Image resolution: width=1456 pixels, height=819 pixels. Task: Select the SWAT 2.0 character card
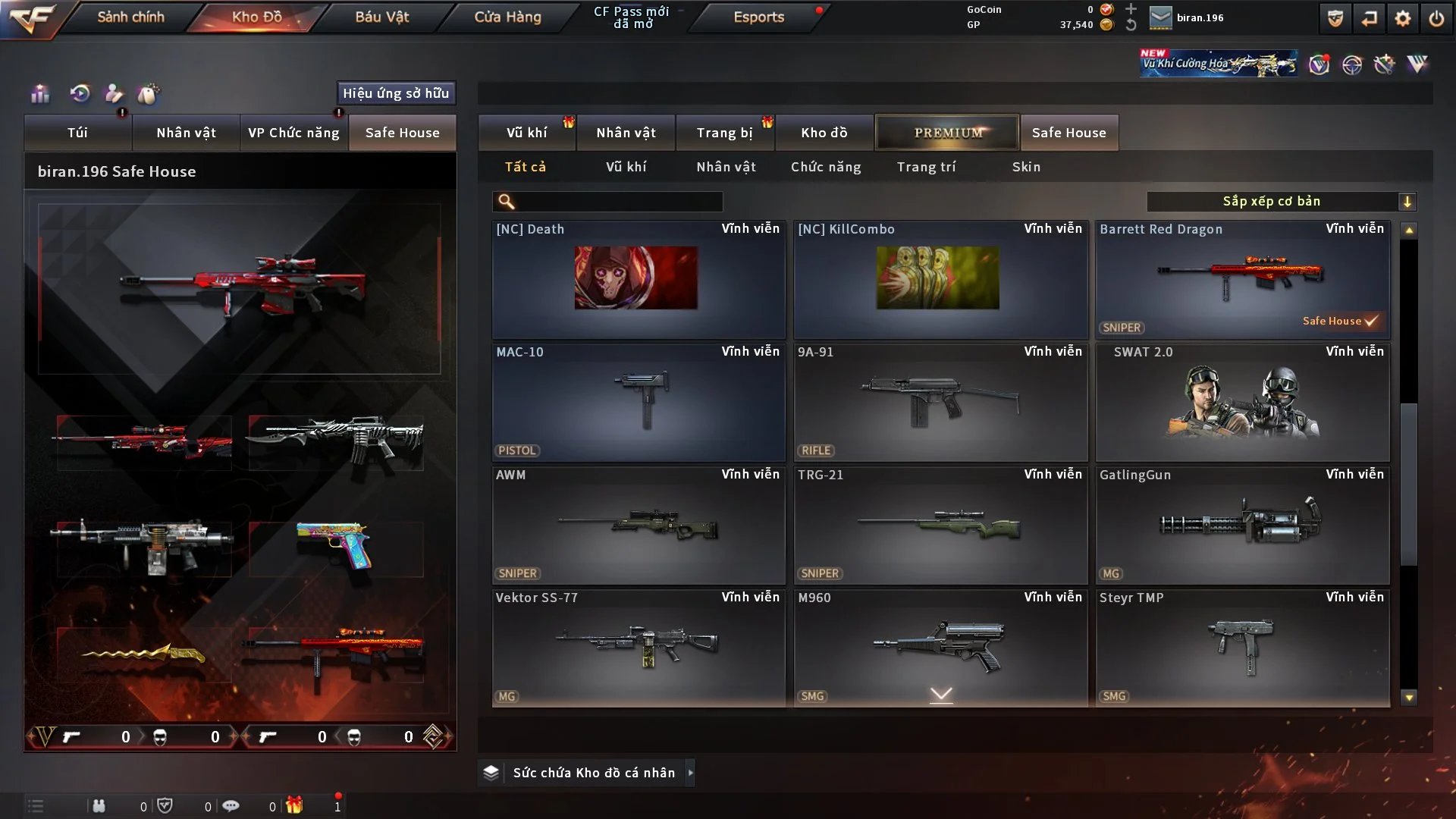(x=1242, y=402)
